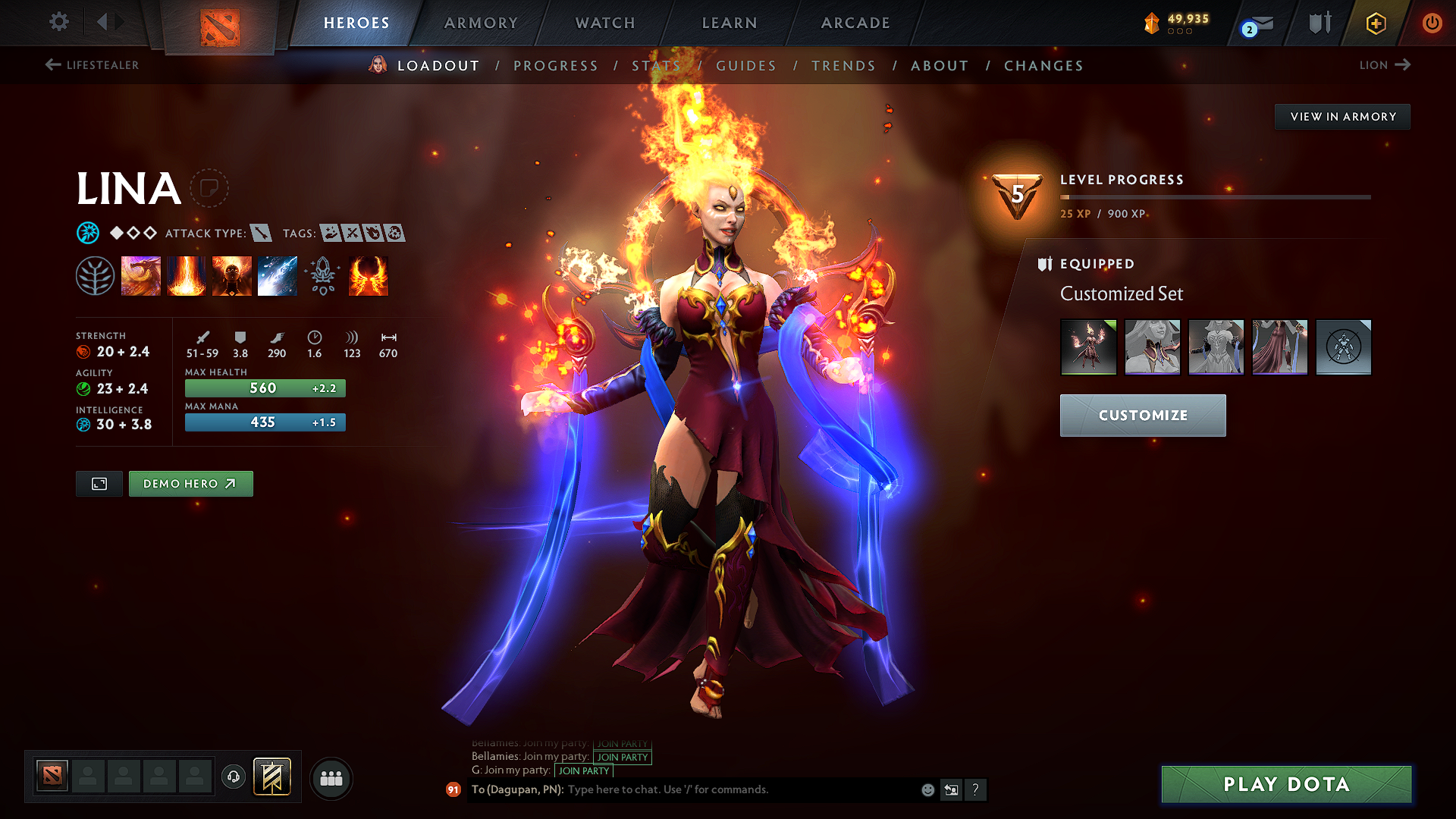Image resolution: width=1456 pixels, height=819 pixels.
Task: Click the Aghanim's Scepter upgrade icon
Action: pos(323,276)
